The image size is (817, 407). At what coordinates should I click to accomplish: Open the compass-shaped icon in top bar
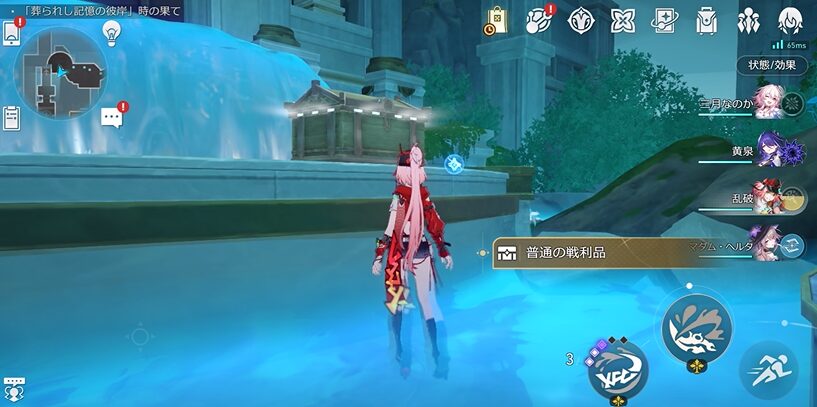tap(582, 20)
